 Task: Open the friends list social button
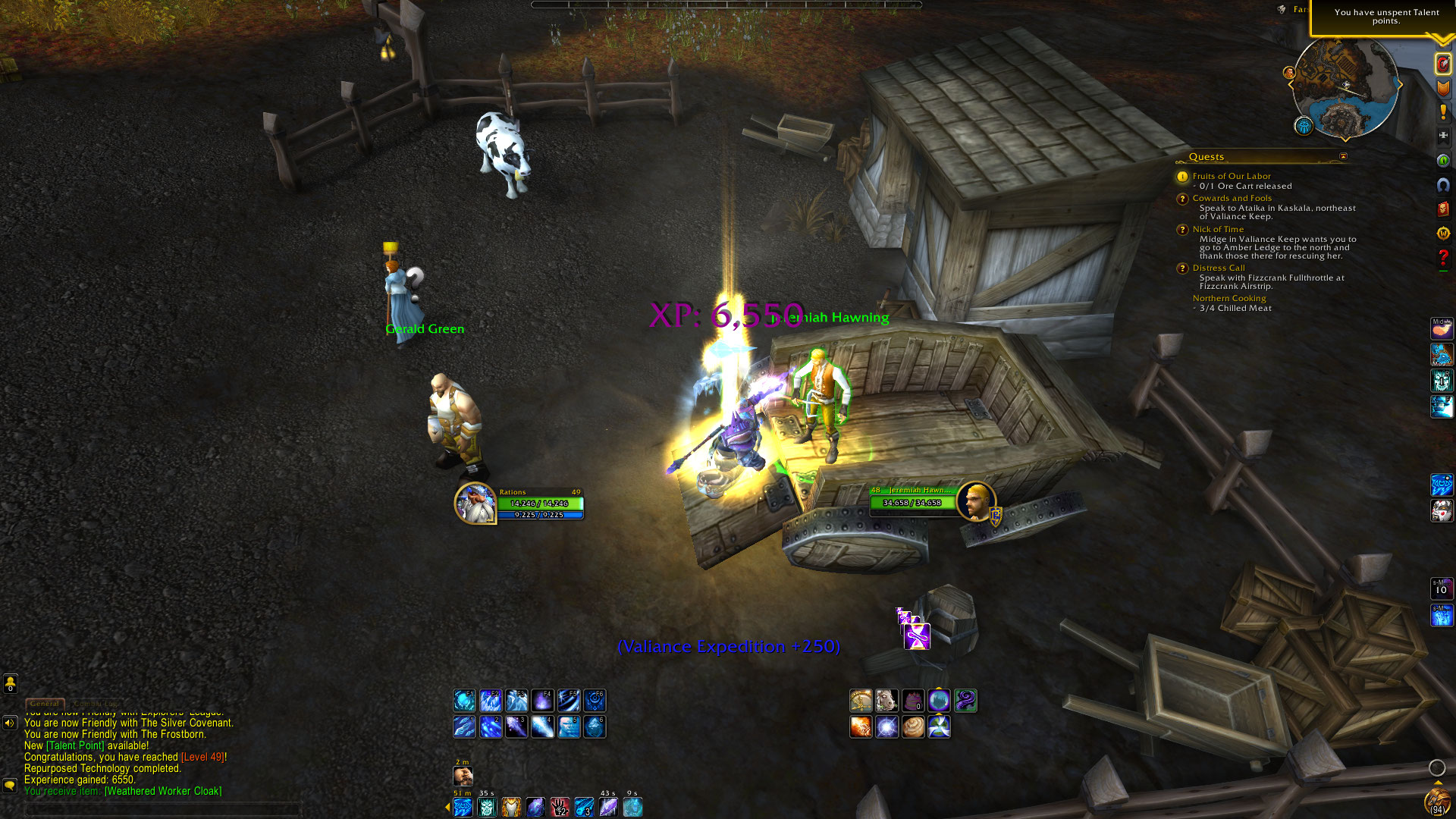point(10,684)
